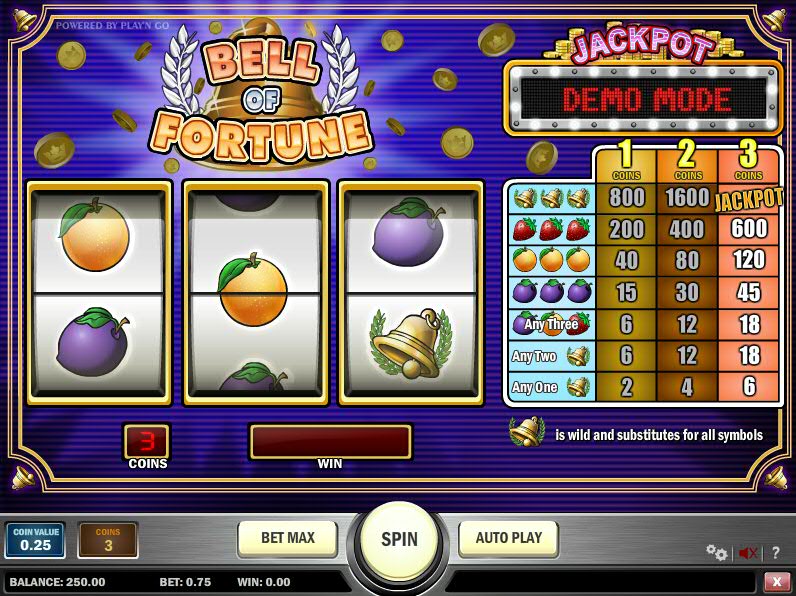Open the gear settings menu

tap(716, 552)
